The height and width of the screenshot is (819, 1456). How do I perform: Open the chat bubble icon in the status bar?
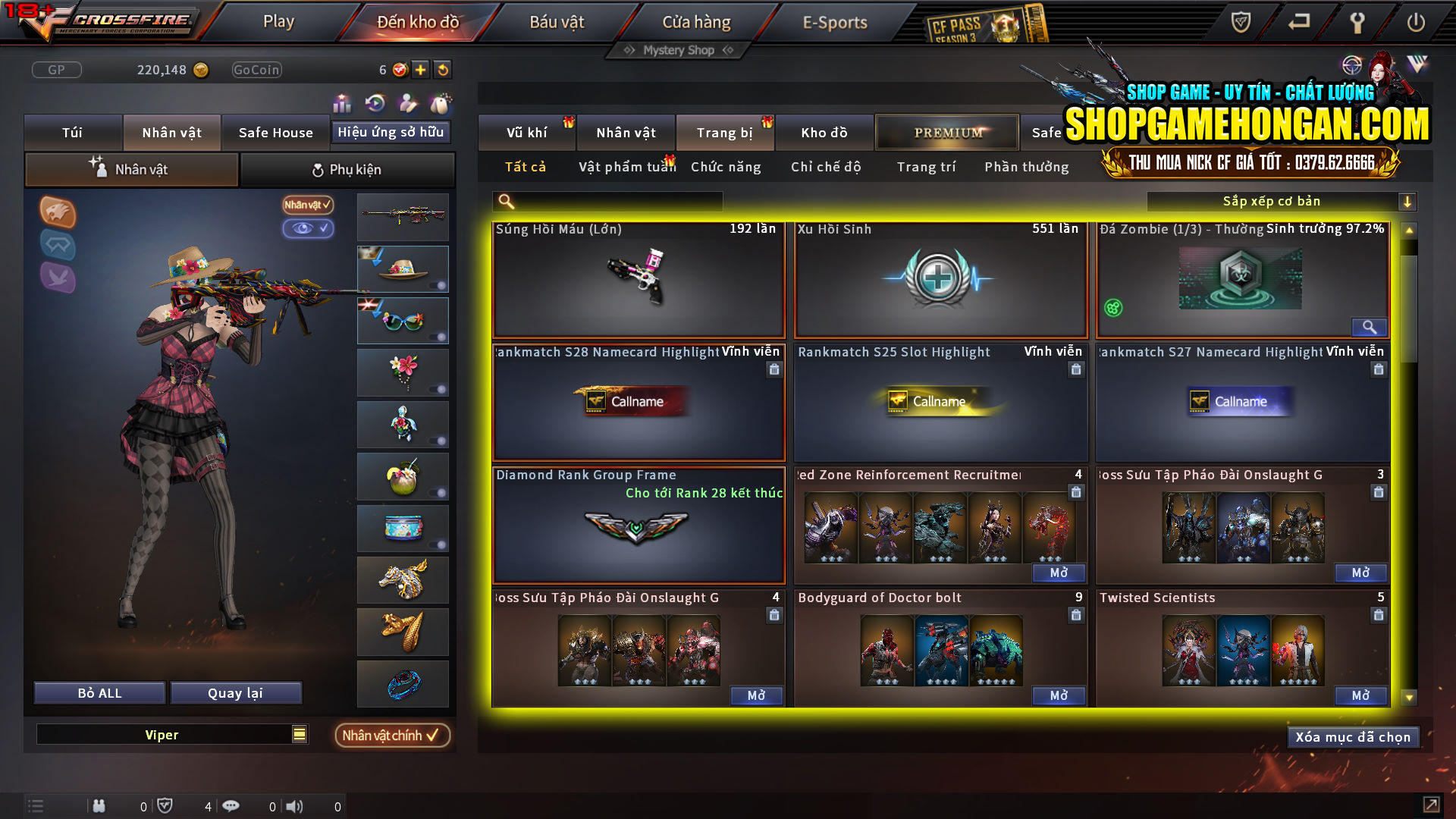click(231, 806)
